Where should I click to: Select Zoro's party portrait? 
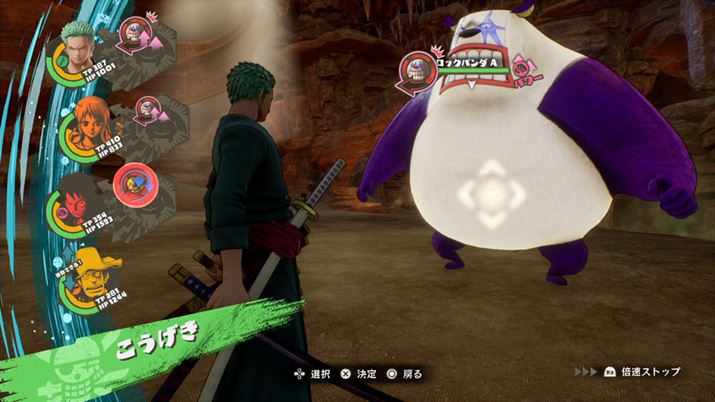(76, 44)
